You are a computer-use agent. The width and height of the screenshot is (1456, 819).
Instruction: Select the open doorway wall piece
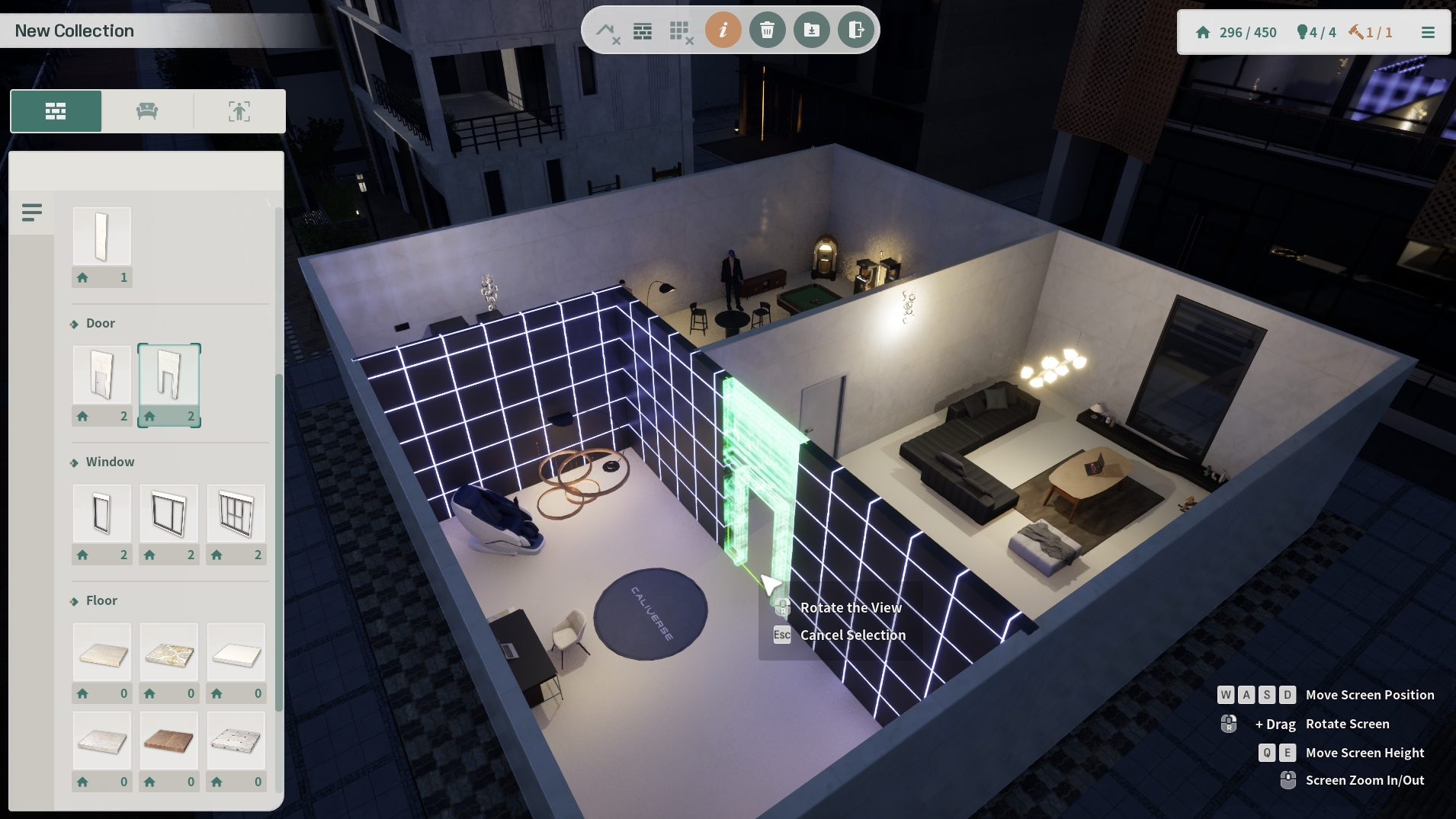(169, 375)
